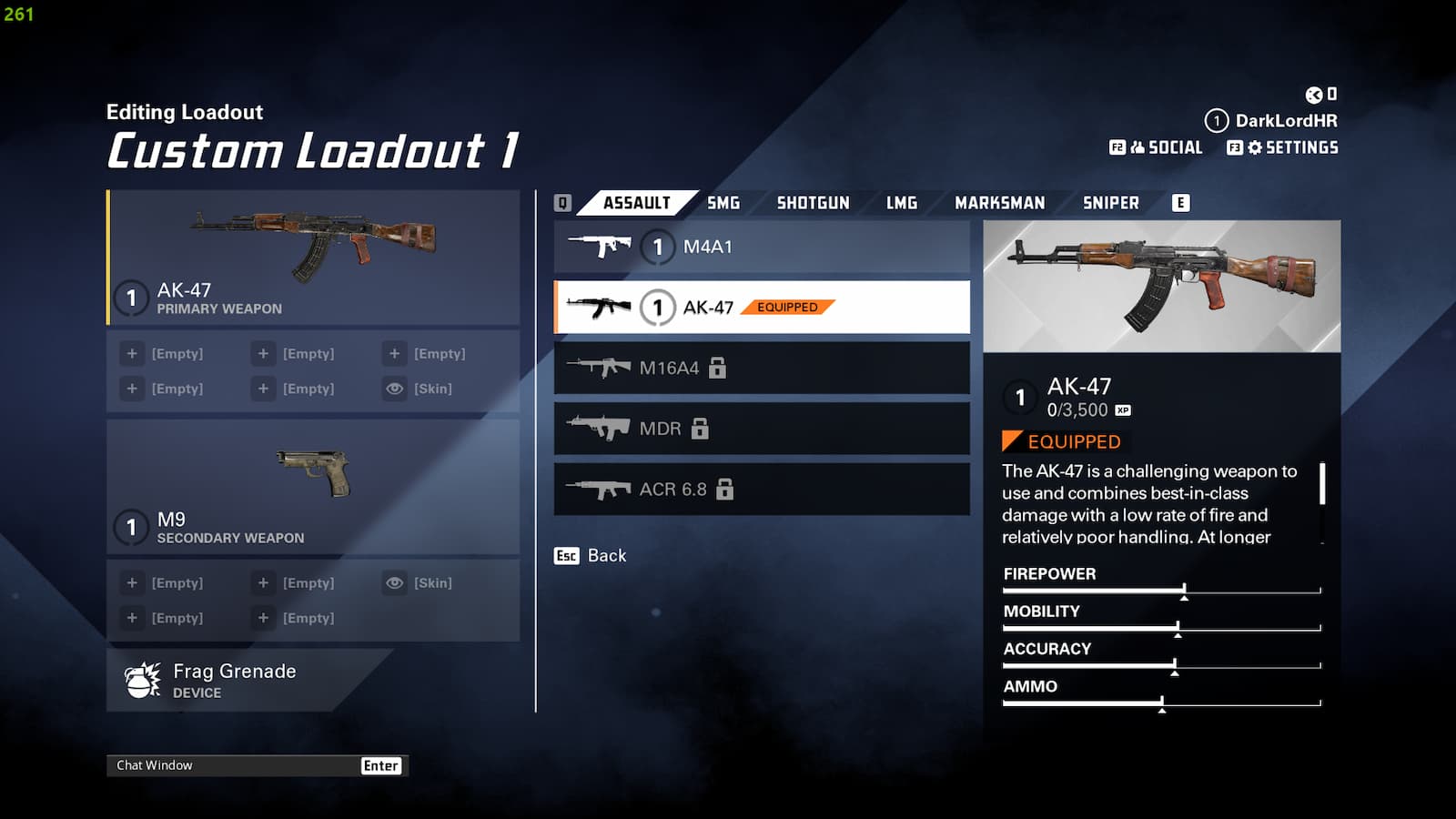Screen dimensions: 1456x819
Task: Open Social via the people icon
Action: coord(1138,147)
